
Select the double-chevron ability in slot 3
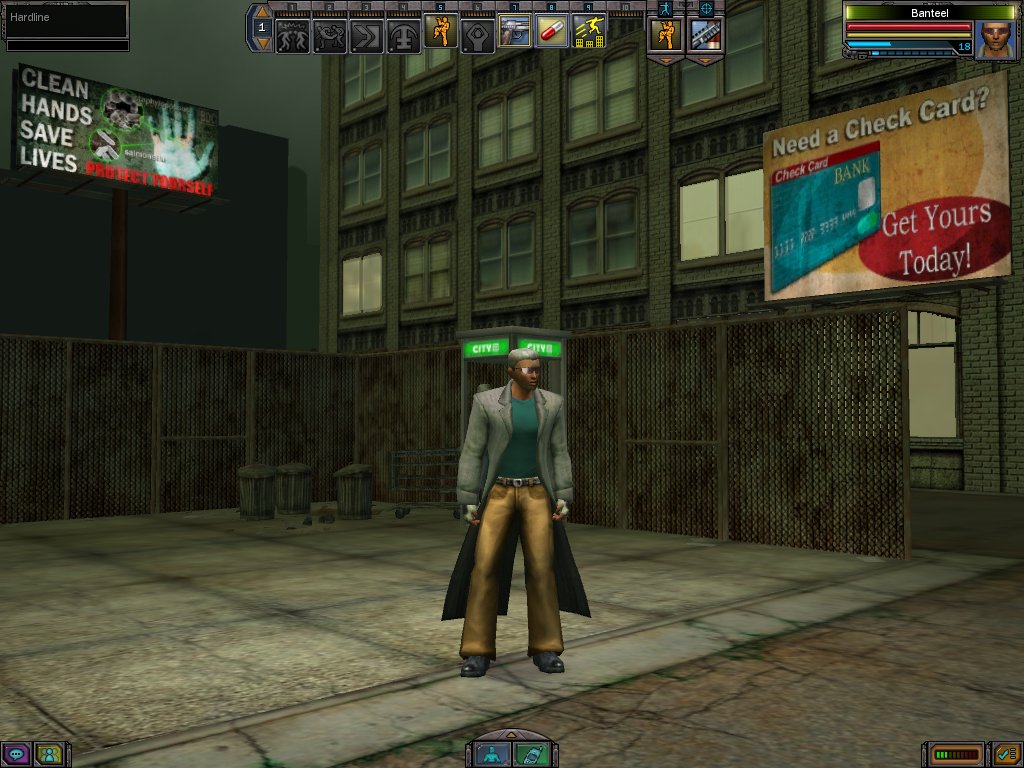tap(367, 36)
